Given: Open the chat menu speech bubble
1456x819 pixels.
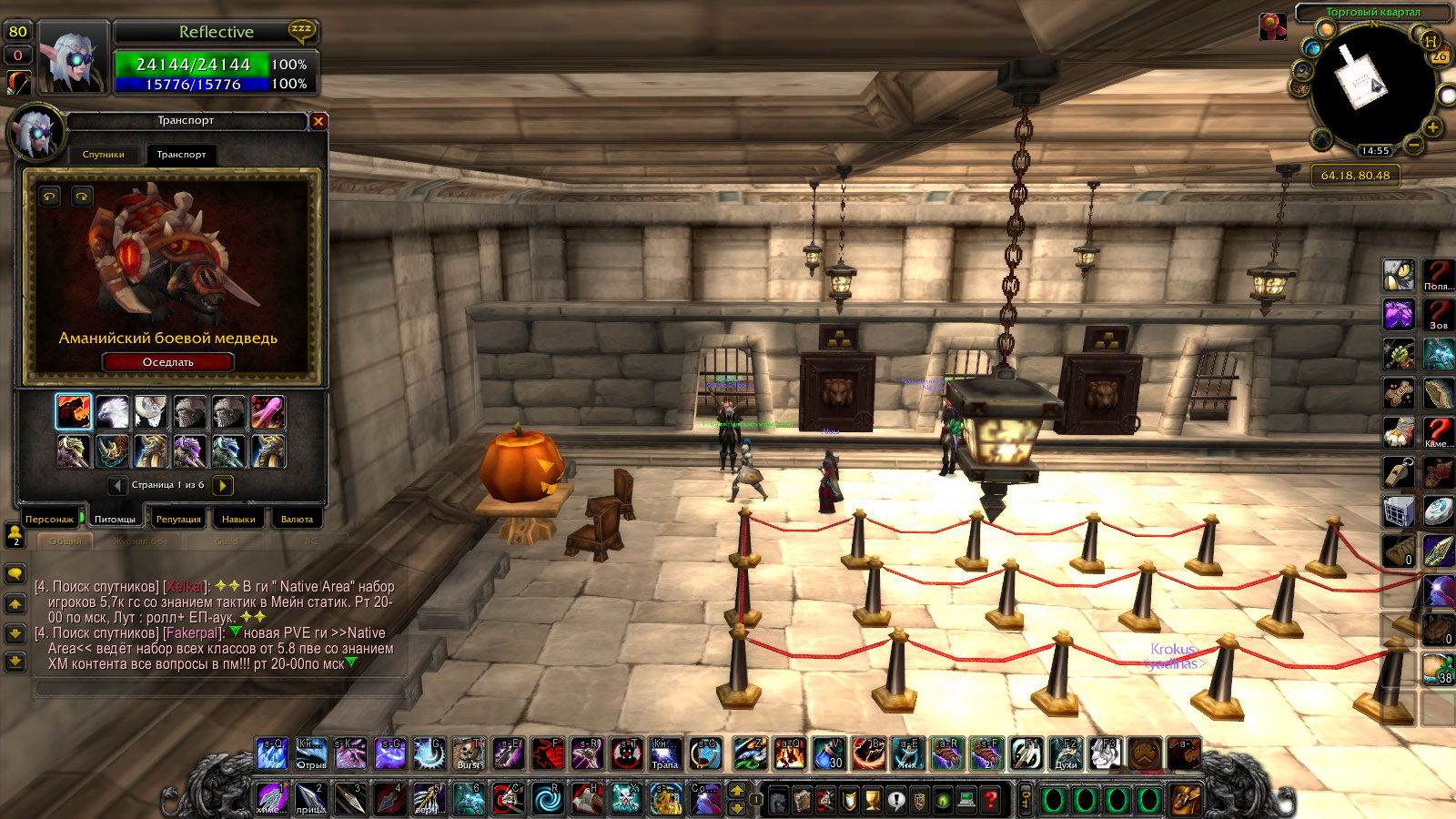Looking at the screenshot, I should (15, 573).
